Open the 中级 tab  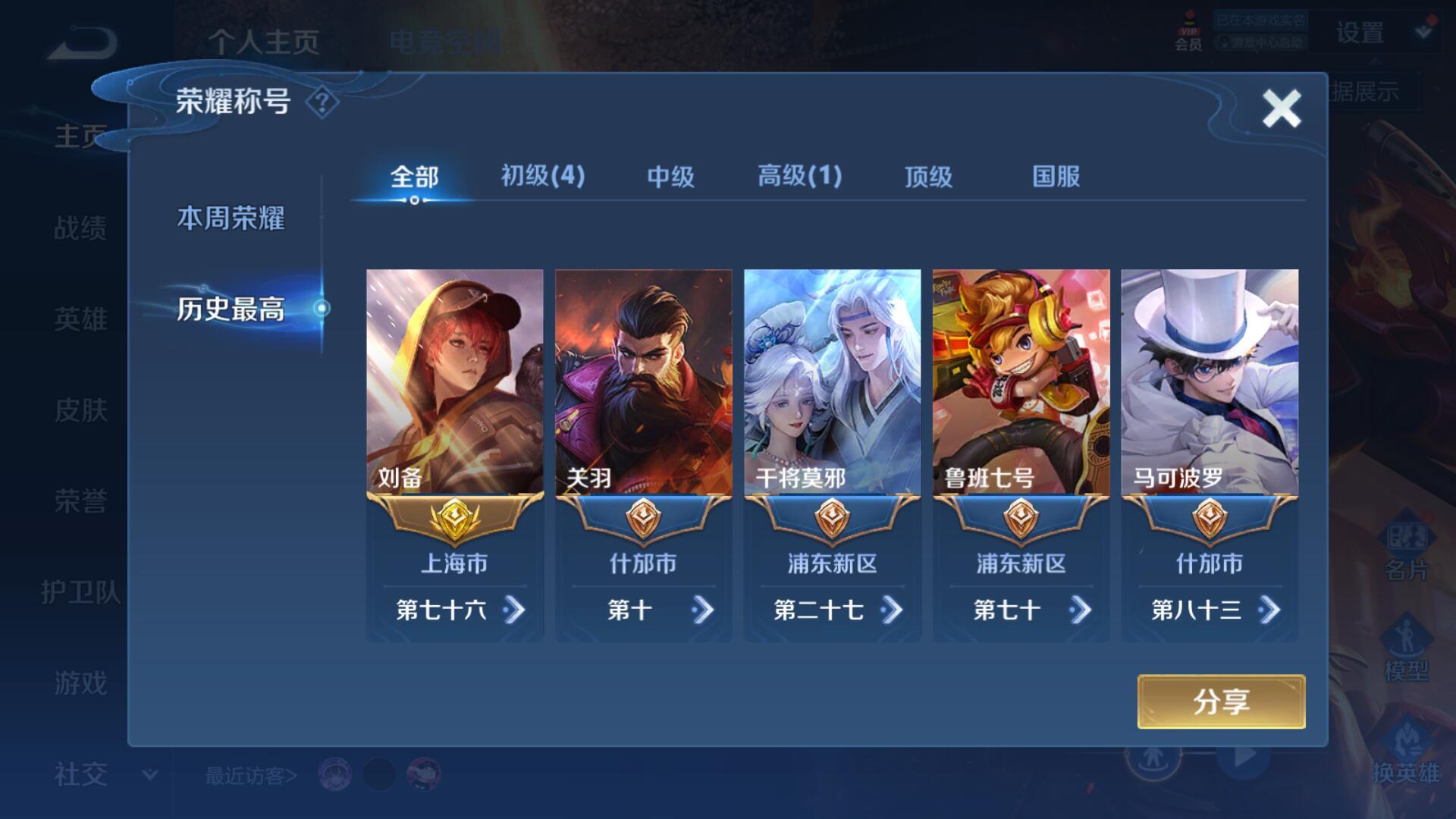pyautogui.click(x=670, y=177)
